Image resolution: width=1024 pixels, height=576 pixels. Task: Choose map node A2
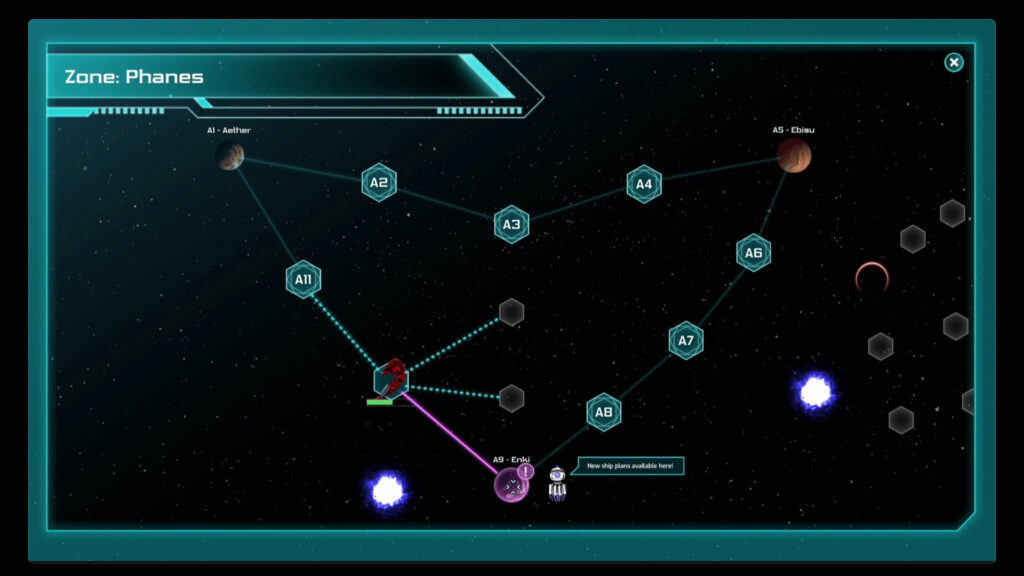coord(379,182)
